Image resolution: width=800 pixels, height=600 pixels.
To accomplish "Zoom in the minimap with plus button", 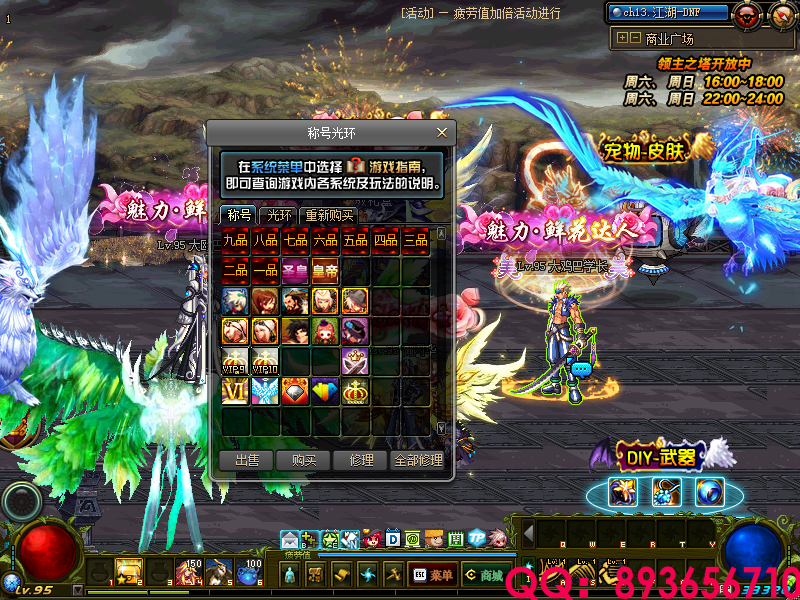I will tap(623, 38).
